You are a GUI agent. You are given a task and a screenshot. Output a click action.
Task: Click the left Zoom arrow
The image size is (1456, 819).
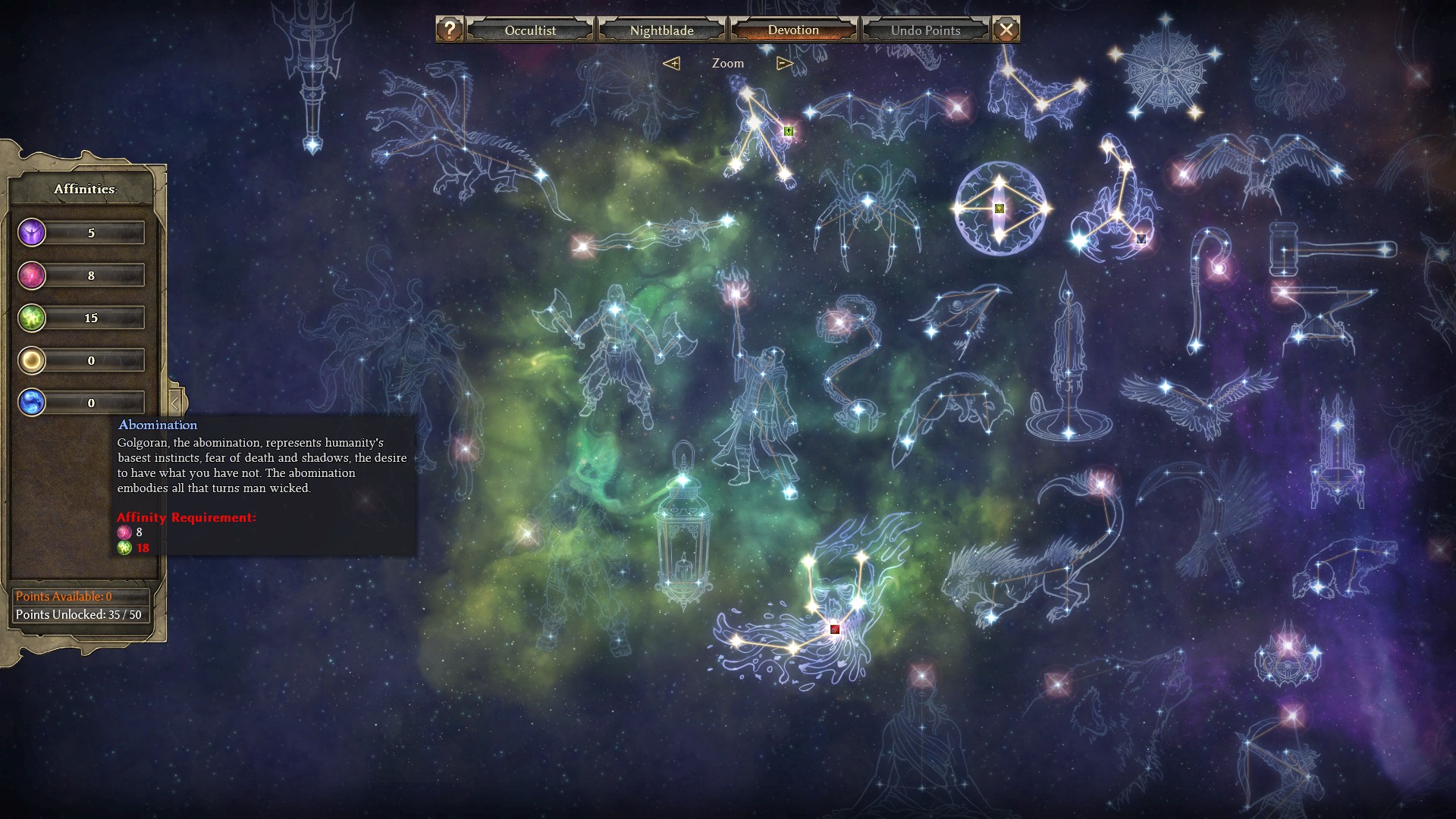click(x=671, y=64)
